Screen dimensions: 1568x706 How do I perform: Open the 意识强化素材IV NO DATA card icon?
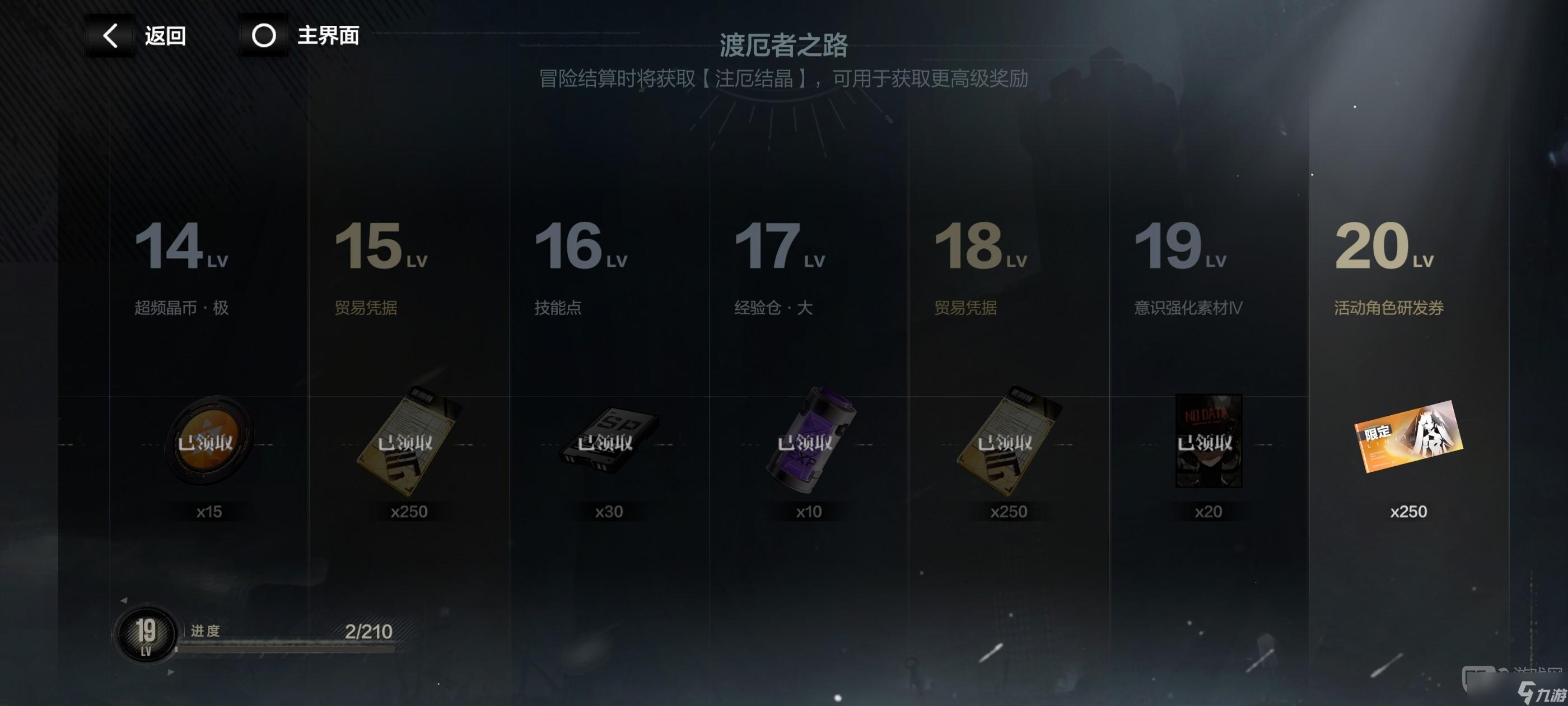tap(1210, 442)
